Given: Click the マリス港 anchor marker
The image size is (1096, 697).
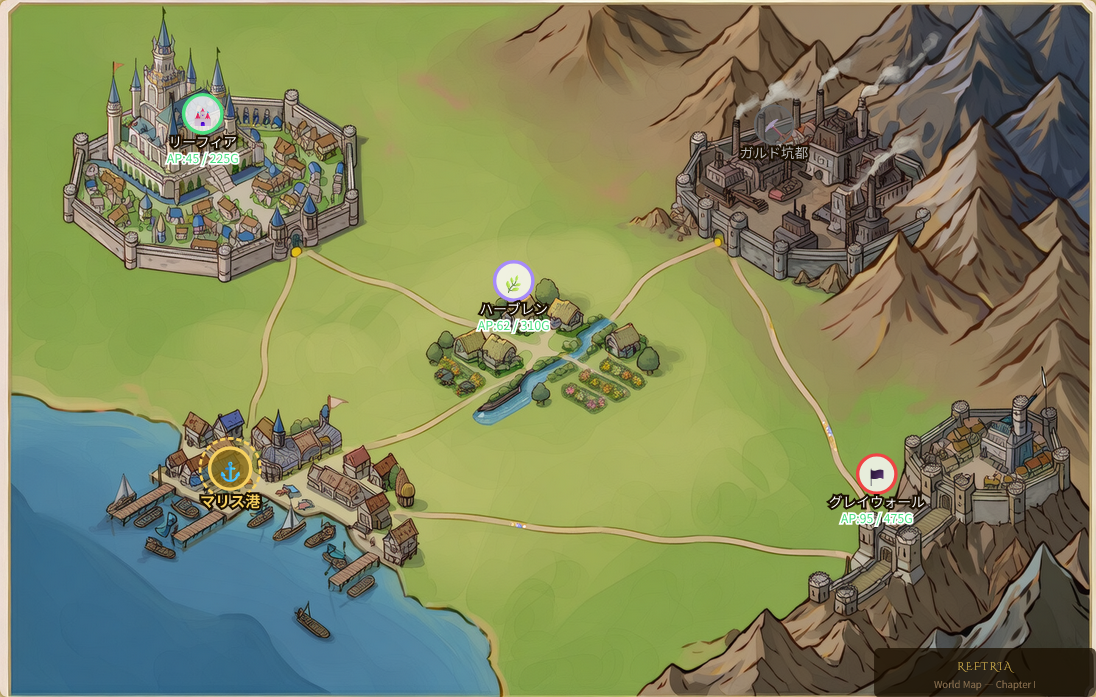Looking at the screenshot, I should (x=231, y=468).
